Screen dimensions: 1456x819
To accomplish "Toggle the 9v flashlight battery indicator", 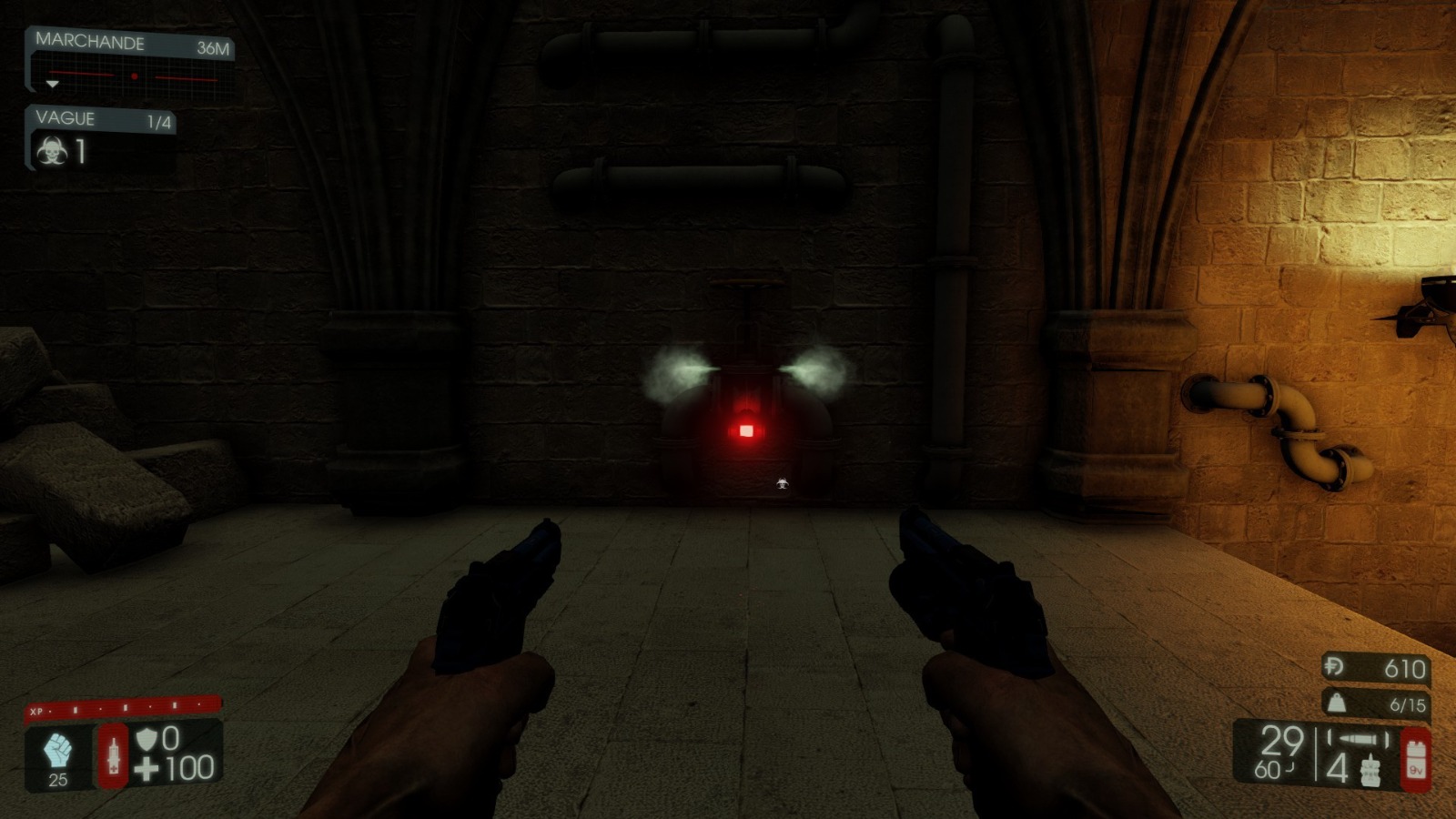I will point(1415,758).
